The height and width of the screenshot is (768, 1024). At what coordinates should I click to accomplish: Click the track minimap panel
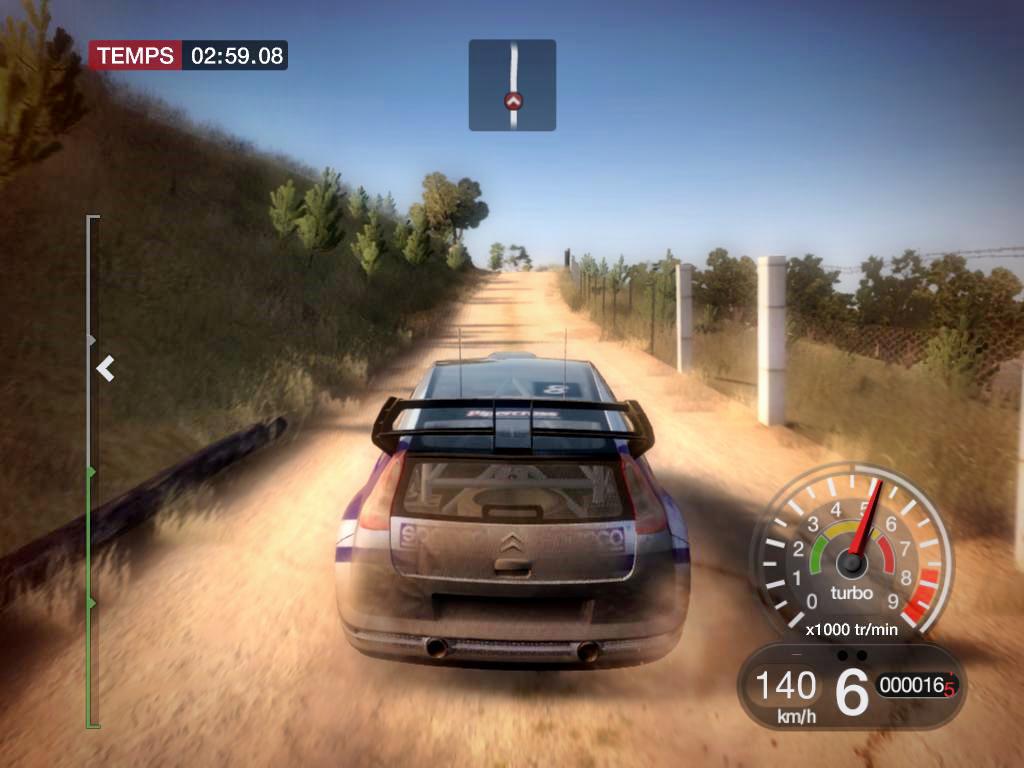[x=512, y=85]
